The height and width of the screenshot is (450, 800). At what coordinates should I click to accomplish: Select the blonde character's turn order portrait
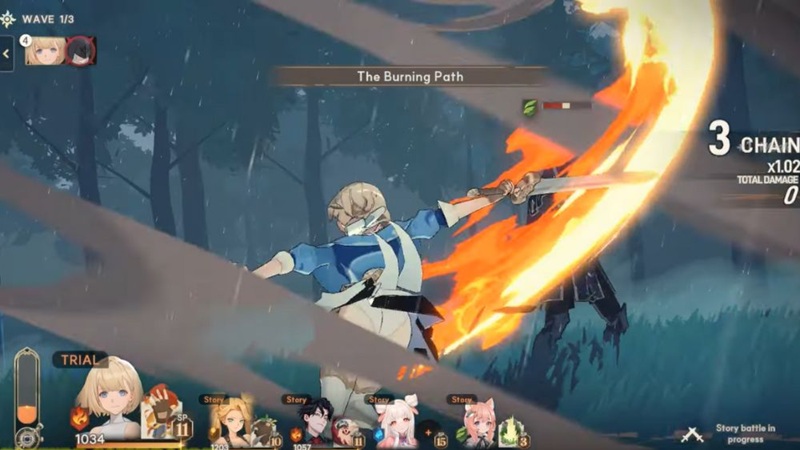pyautogui.click(x=45, y=51)
